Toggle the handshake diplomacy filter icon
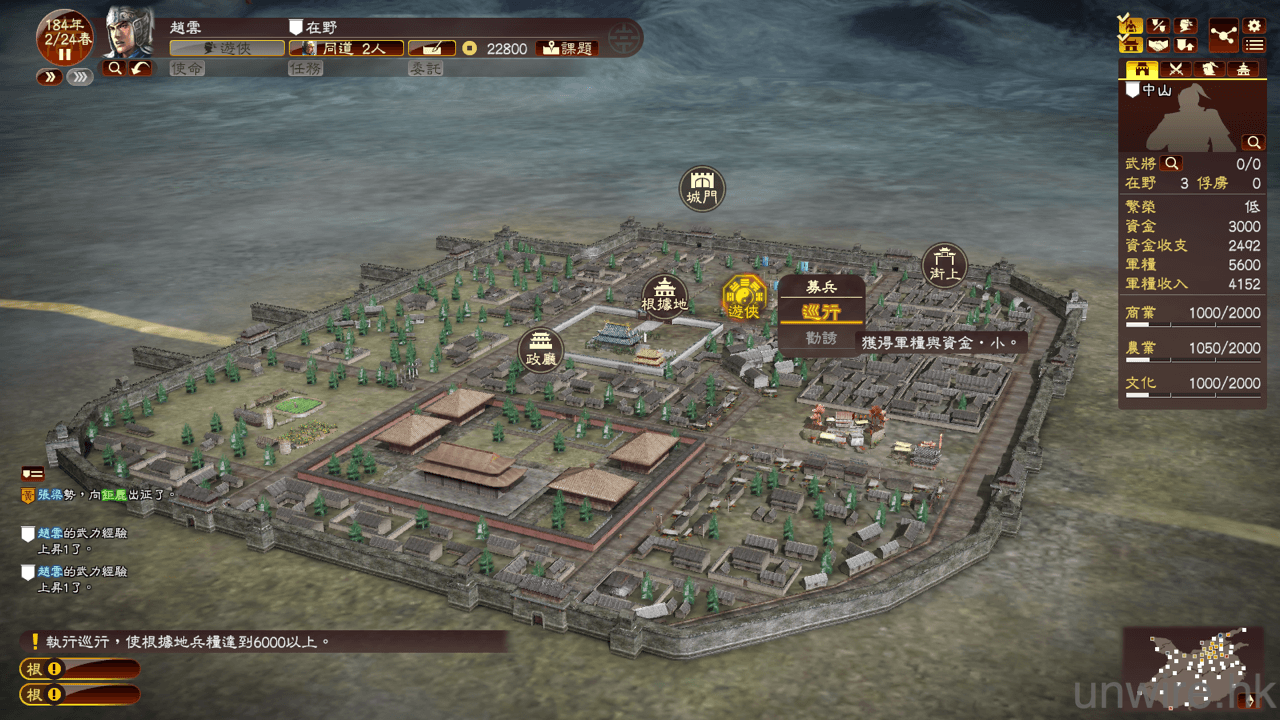The height and width of the screenshot is (720, 1280). click(x=1158, y=45)
